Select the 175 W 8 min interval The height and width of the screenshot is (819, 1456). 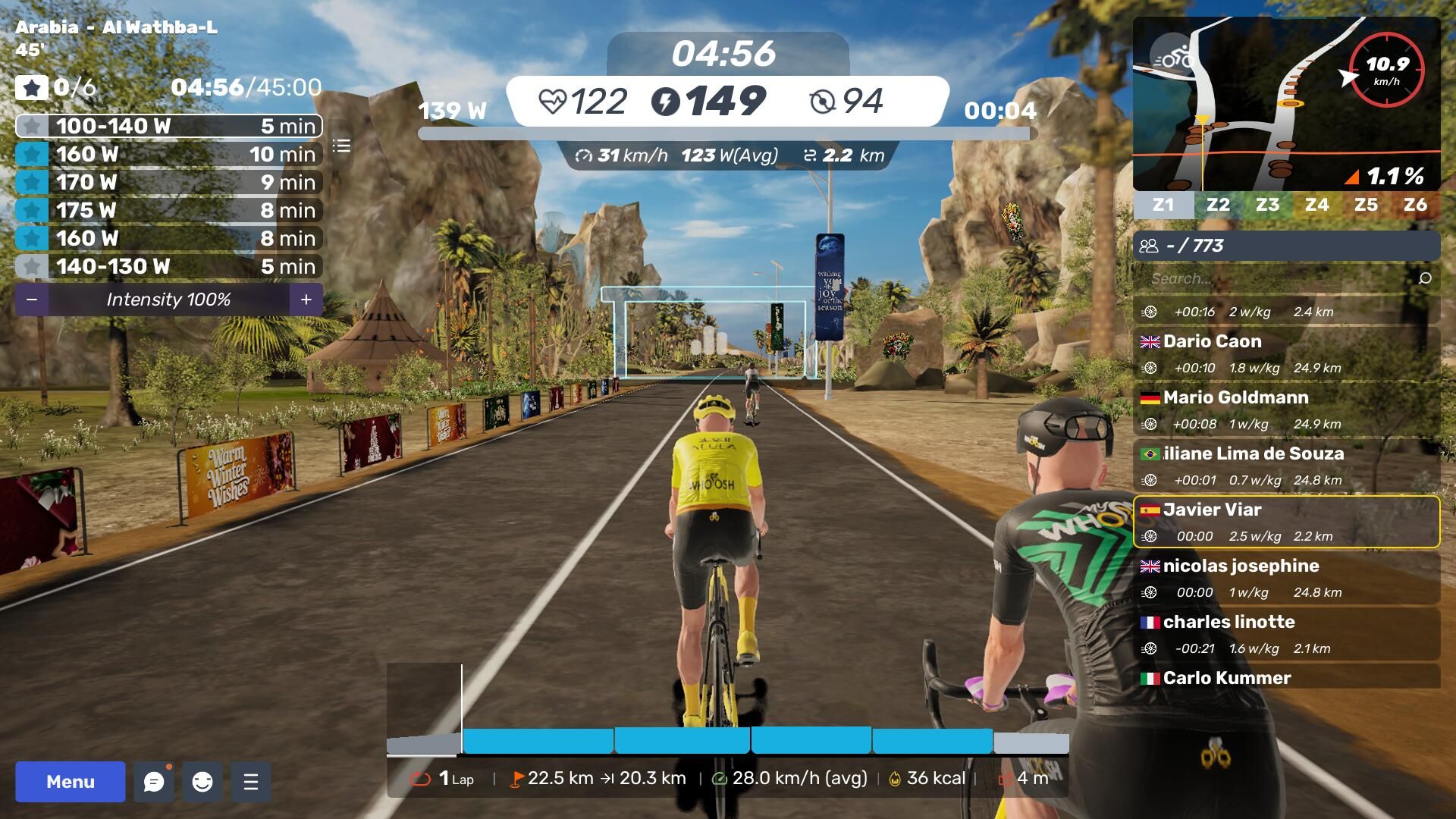(169, 210)
